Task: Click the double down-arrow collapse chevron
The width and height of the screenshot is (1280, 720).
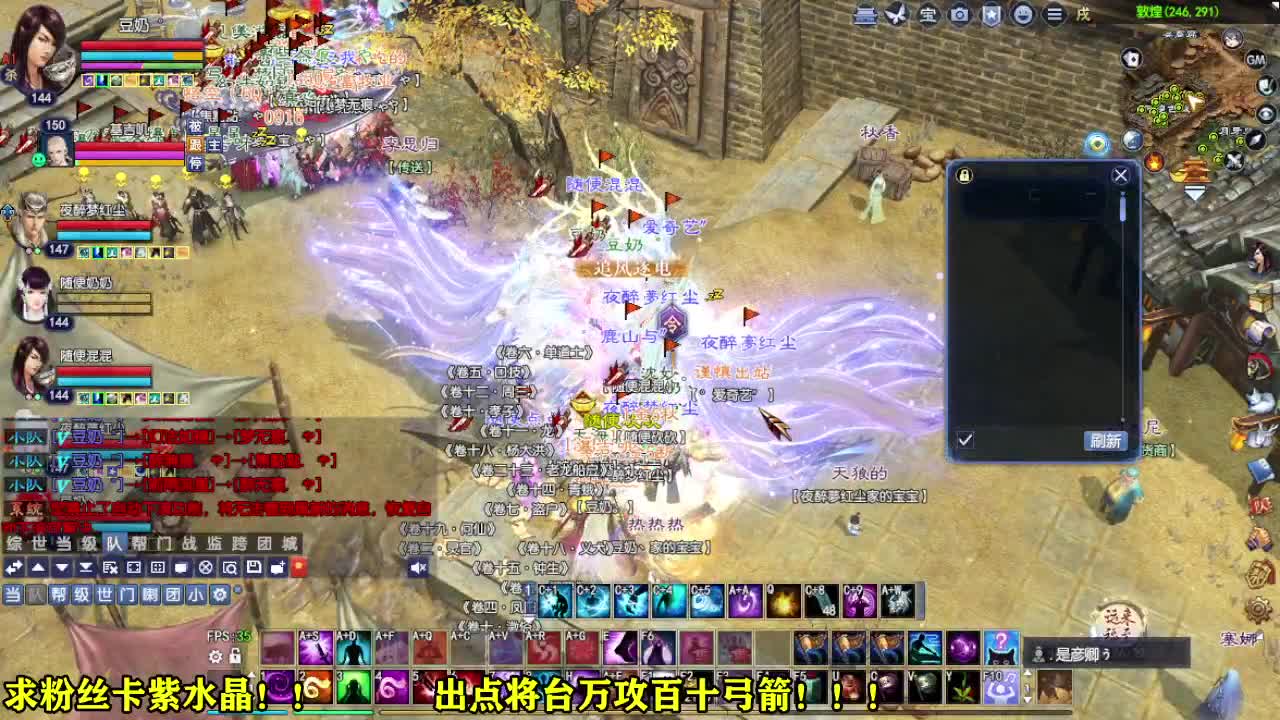Action: (85, 566)
